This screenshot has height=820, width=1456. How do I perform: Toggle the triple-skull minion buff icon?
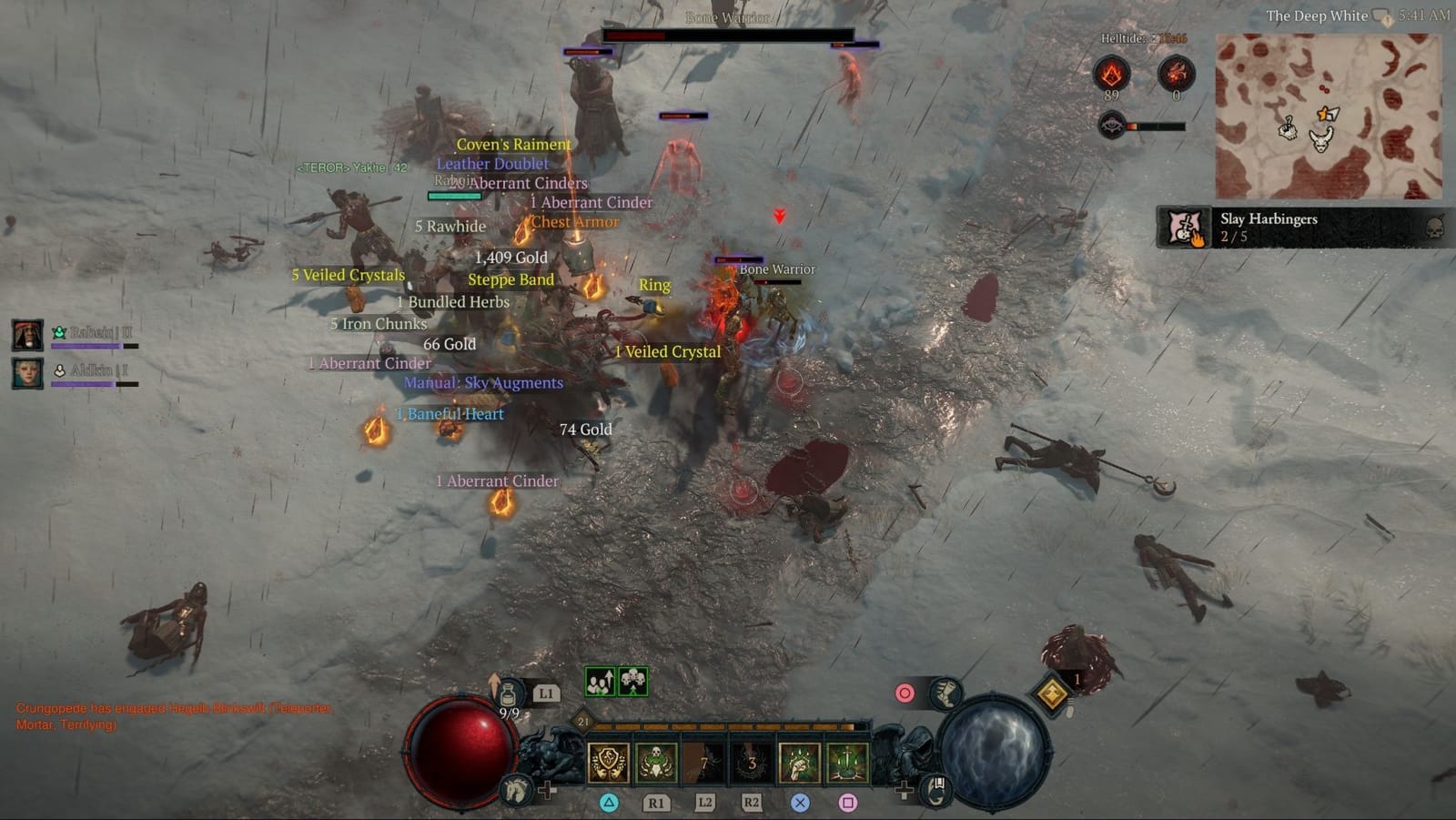(632, 681)
